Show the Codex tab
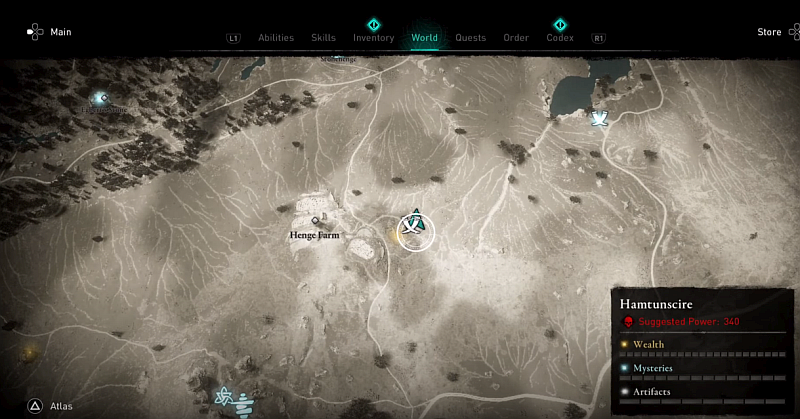The image size is (800, 419). click(560, 38)
